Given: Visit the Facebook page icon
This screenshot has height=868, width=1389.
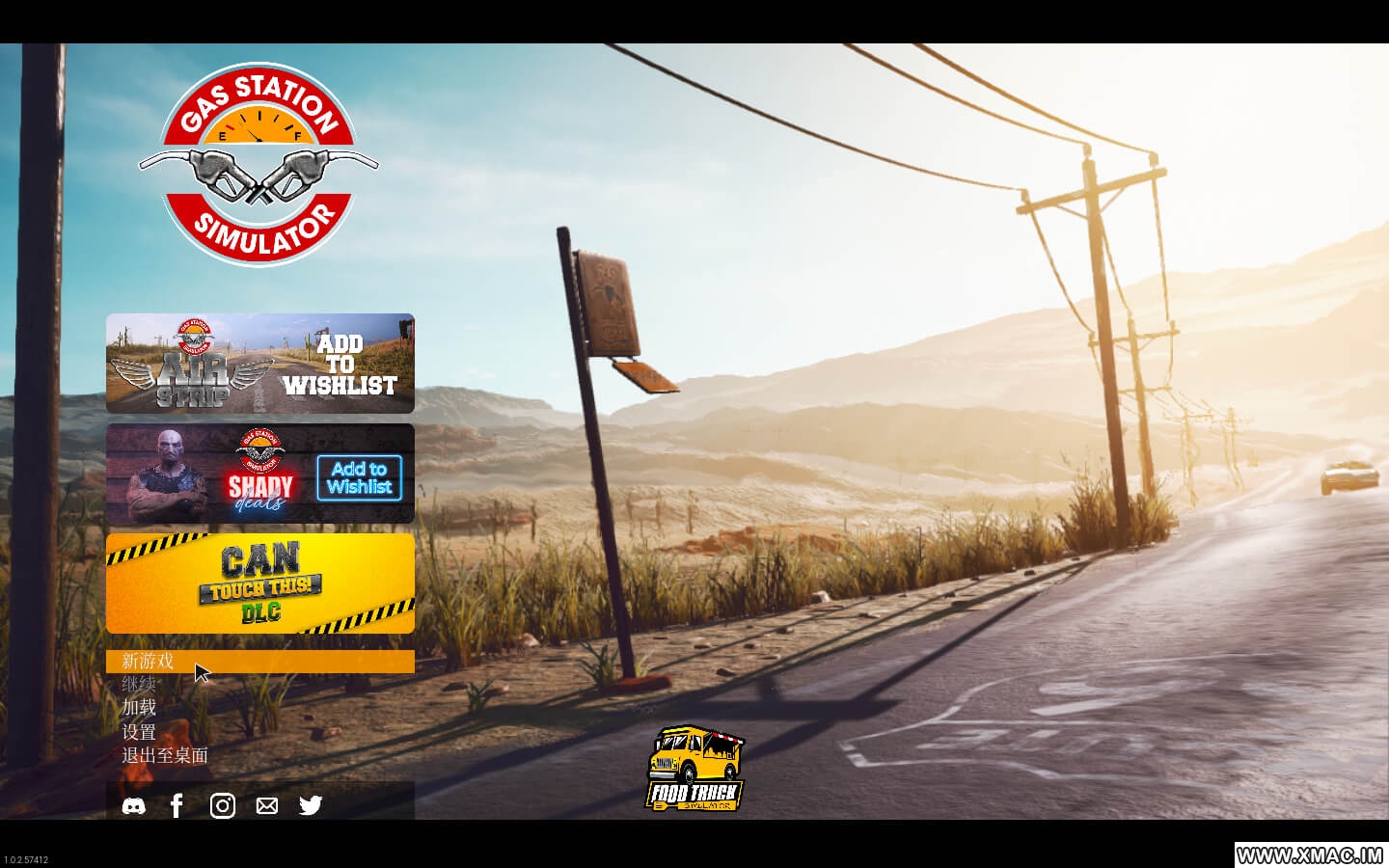Looking at the screenshot, I should click(x=177, y=805).
